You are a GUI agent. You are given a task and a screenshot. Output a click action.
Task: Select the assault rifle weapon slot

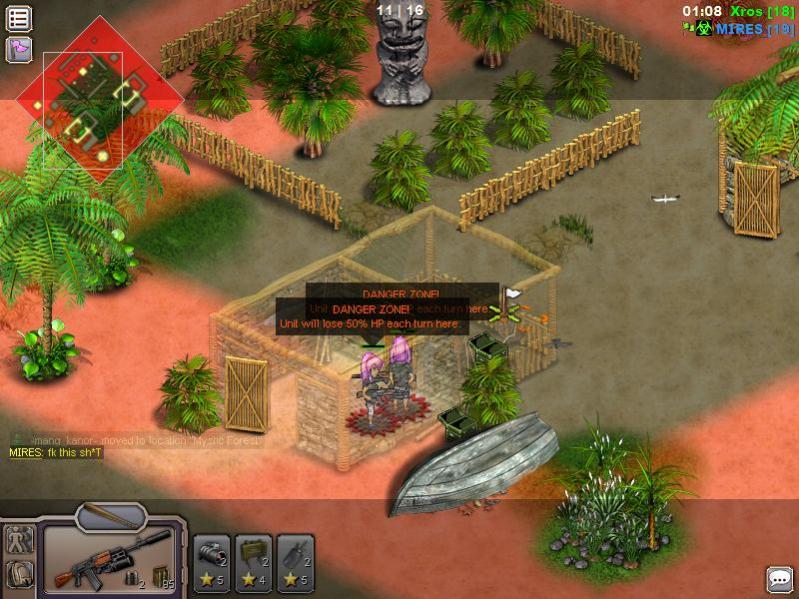click(x=108, y=562)
